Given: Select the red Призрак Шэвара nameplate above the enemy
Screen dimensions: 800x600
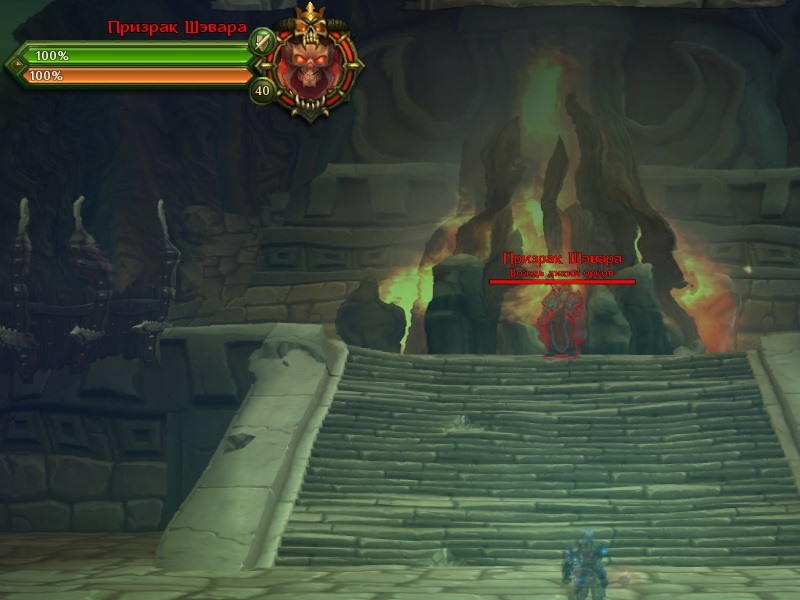Looking at the screenshot, I should [561, 259].
